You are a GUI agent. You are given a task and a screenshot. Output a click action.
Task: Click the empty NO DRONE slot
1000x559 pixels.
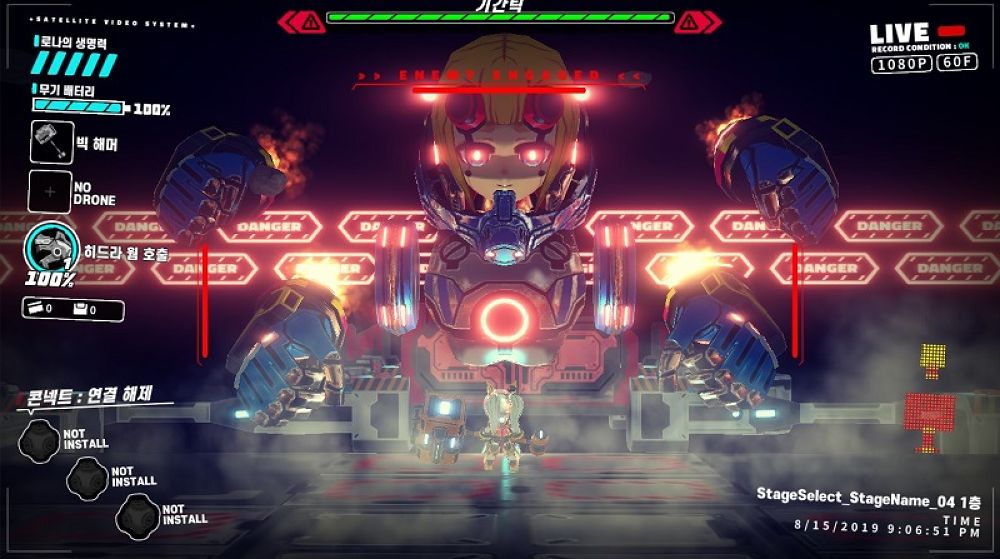click(x=49, y=192)
